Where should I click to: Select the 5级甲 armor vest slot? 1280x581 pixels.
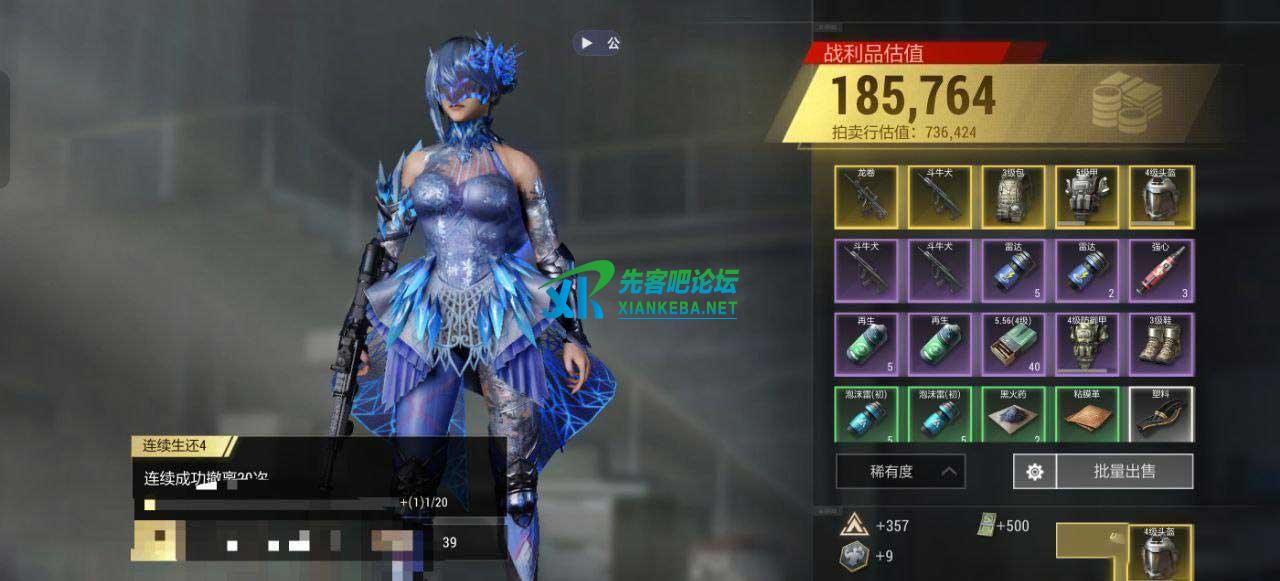[1087, 198]
